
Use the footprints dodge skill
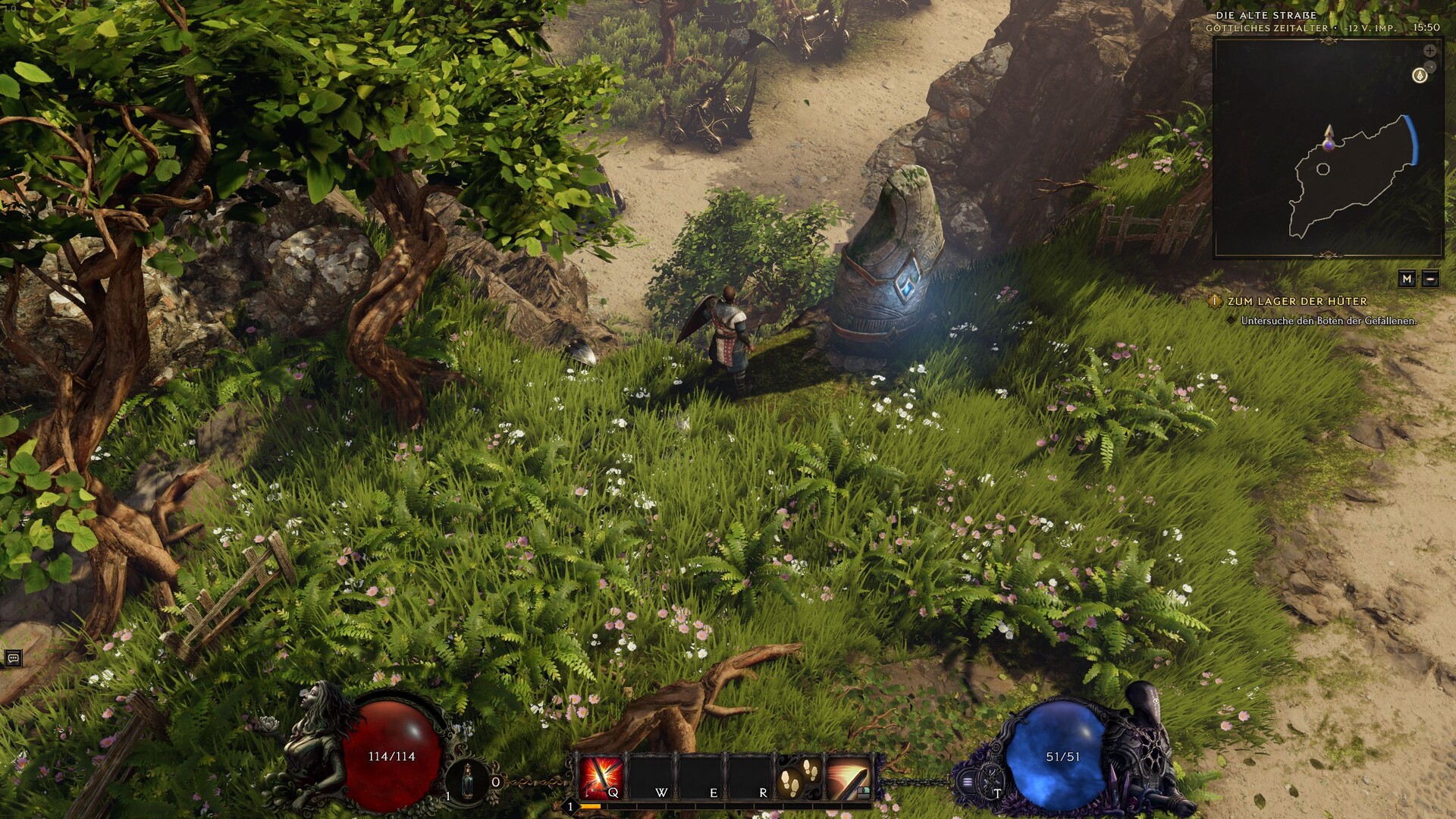pyautogui.click(x=800, y=777)
